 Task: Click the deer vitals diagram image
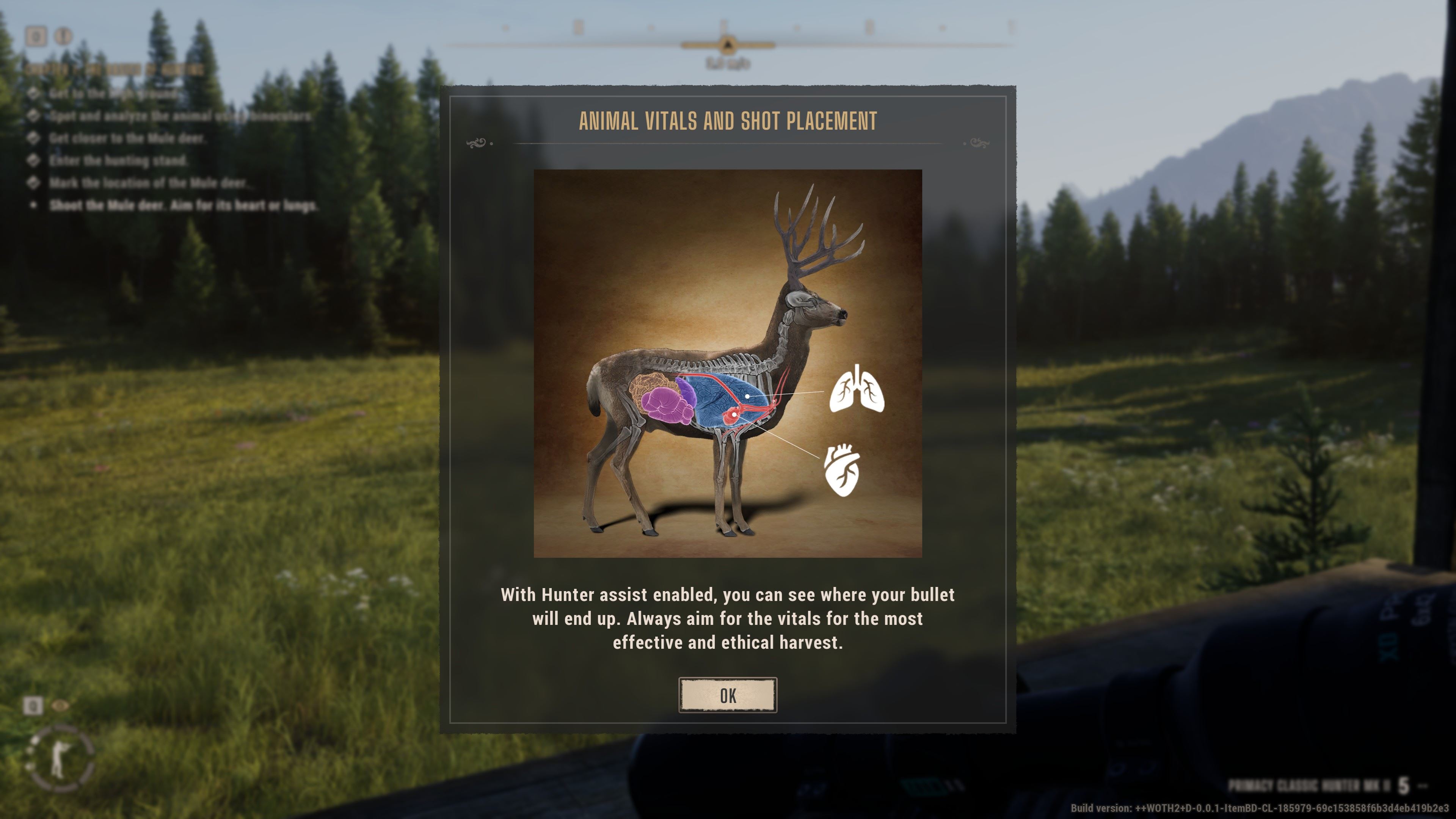[x=728, y=363]
